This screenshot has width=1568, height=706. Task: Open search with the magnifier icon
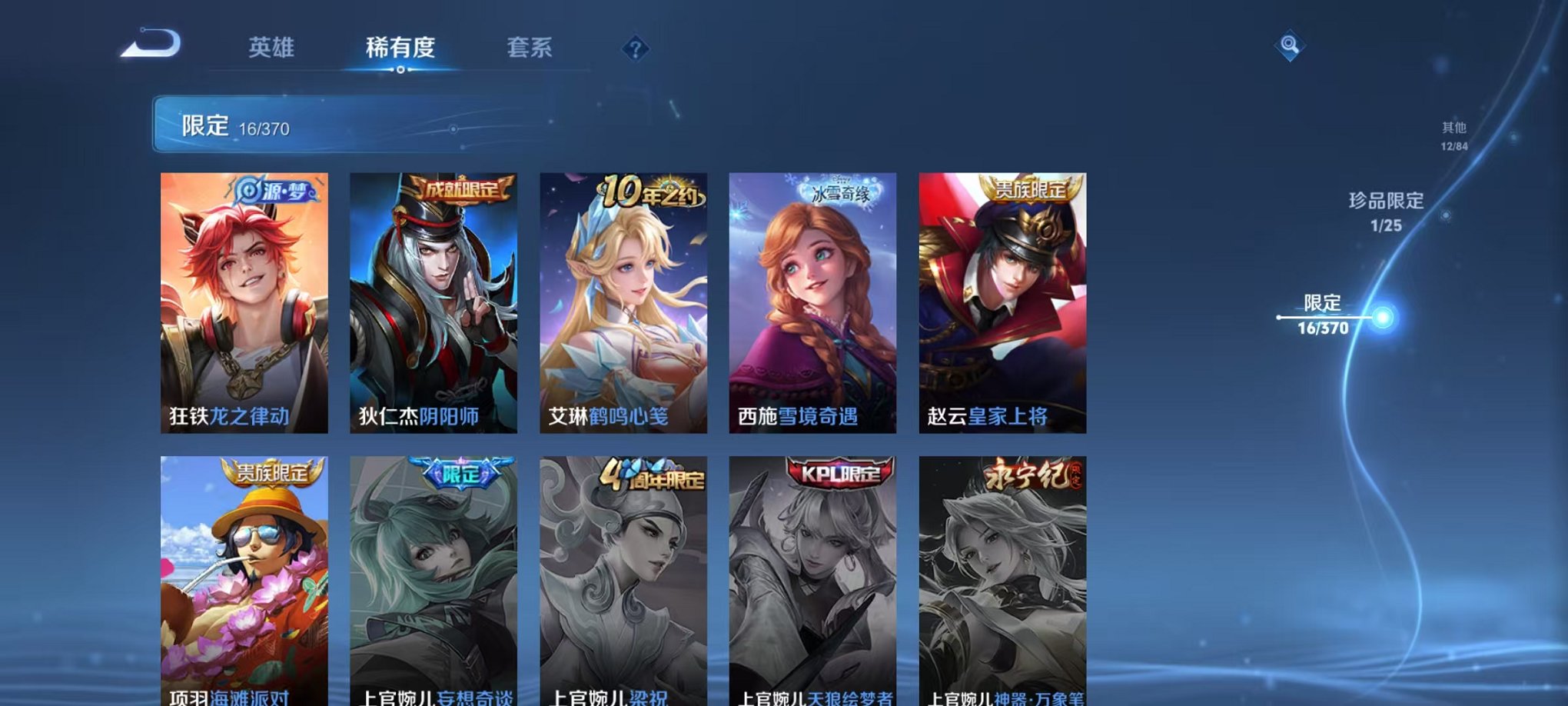point(1288,46)
